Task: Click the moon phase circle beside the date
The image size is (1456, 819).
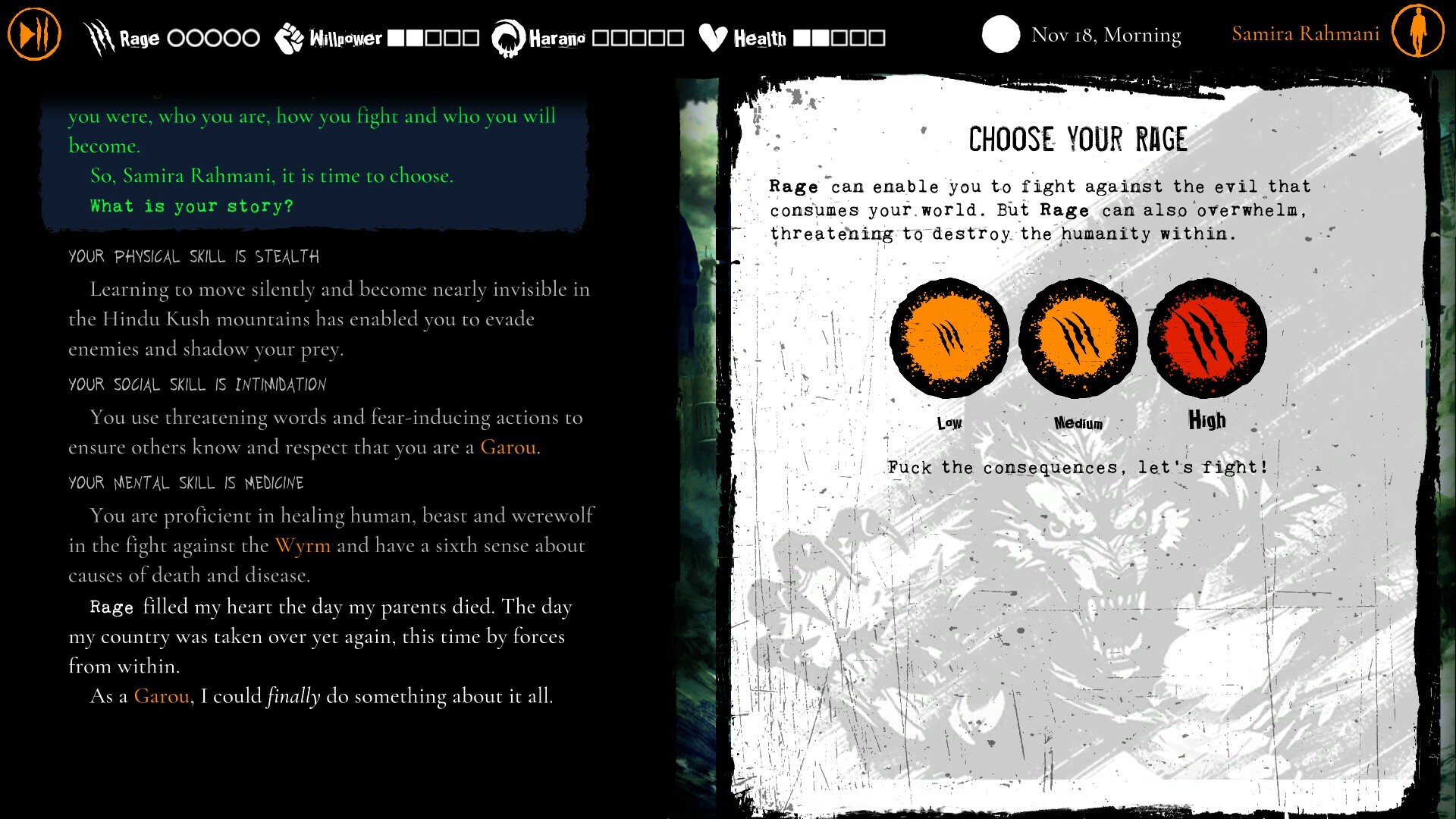Action: pyautogui.click(x=1000, y=34)
